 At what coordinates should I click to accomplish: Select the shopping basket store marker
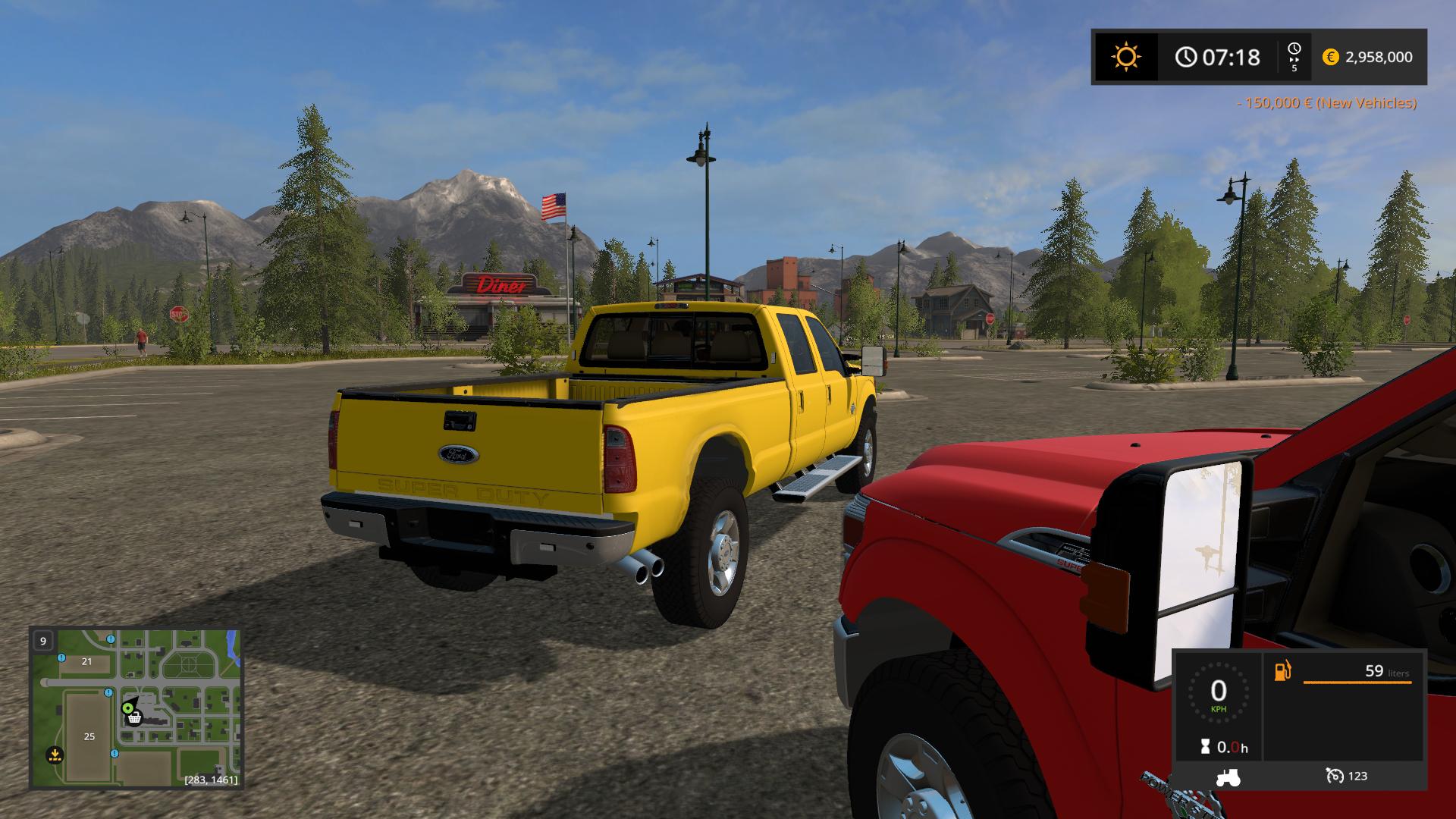tap(135, 717)
